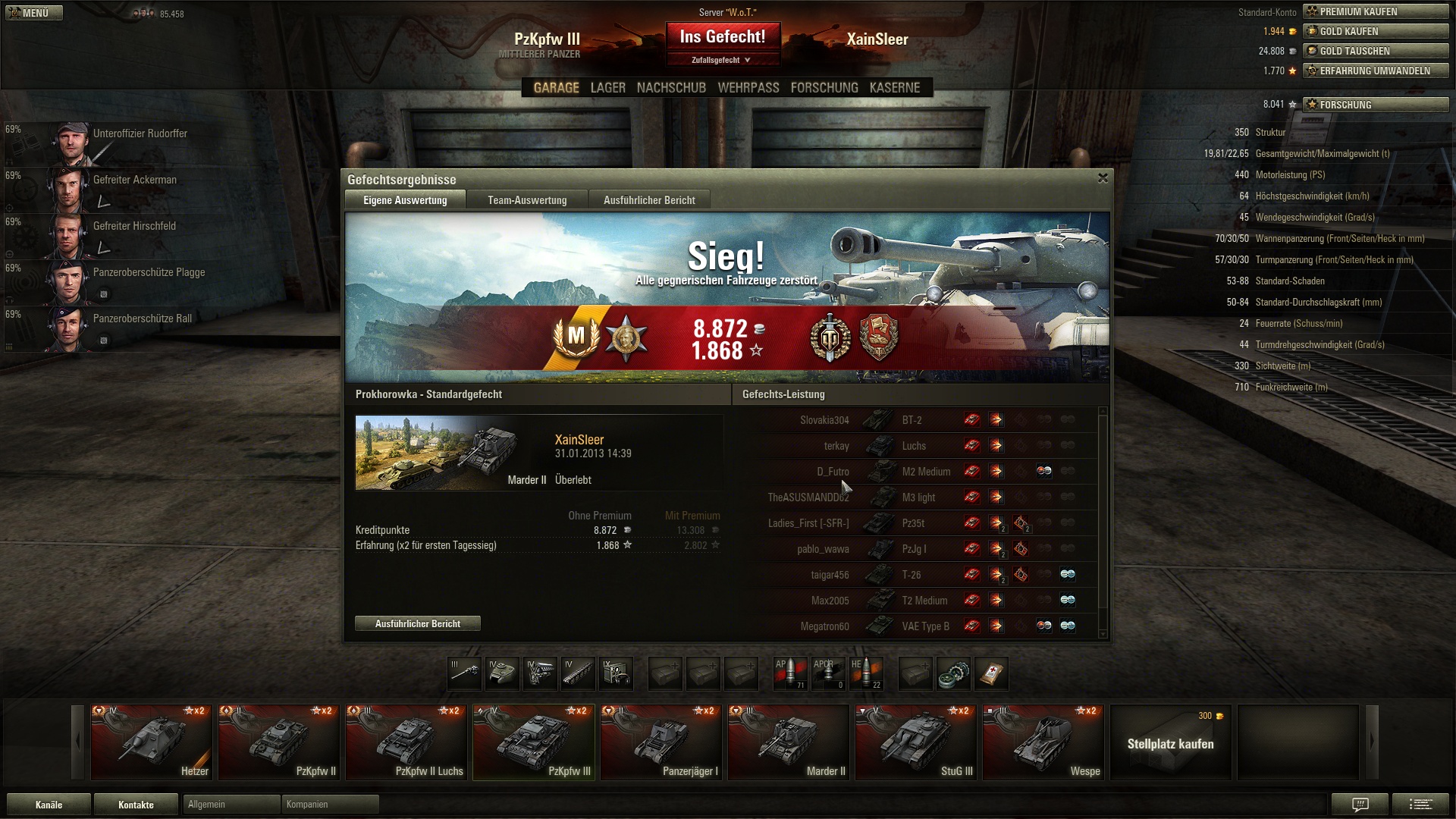Open Gold tauschen exchange
1456x819 pixels.
(x=1375, y=51)
